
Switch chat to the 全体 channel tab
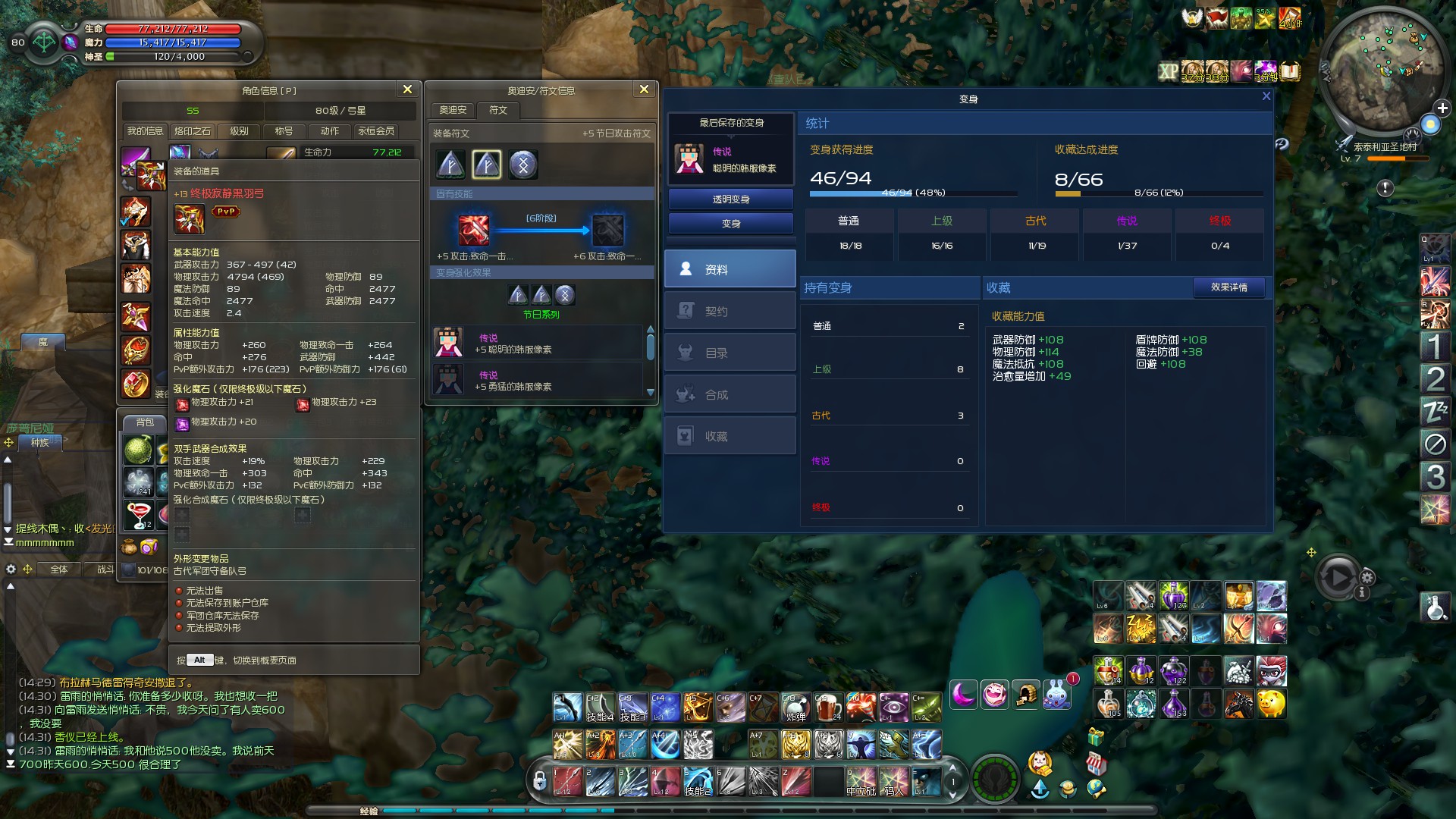click(59, 570)
